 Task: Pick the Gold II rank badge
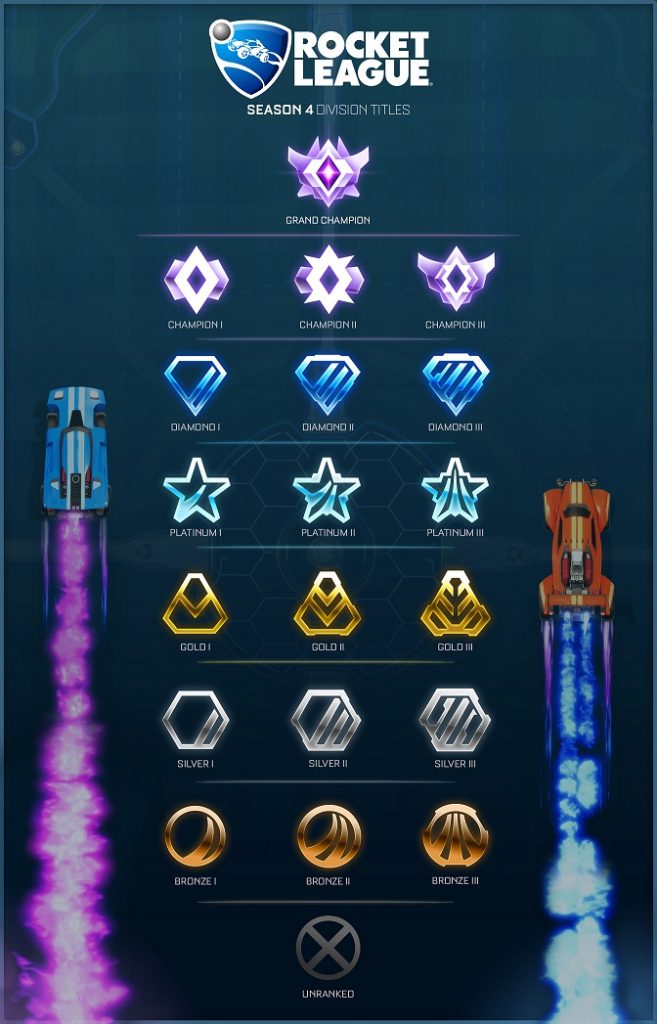[327, 603]
